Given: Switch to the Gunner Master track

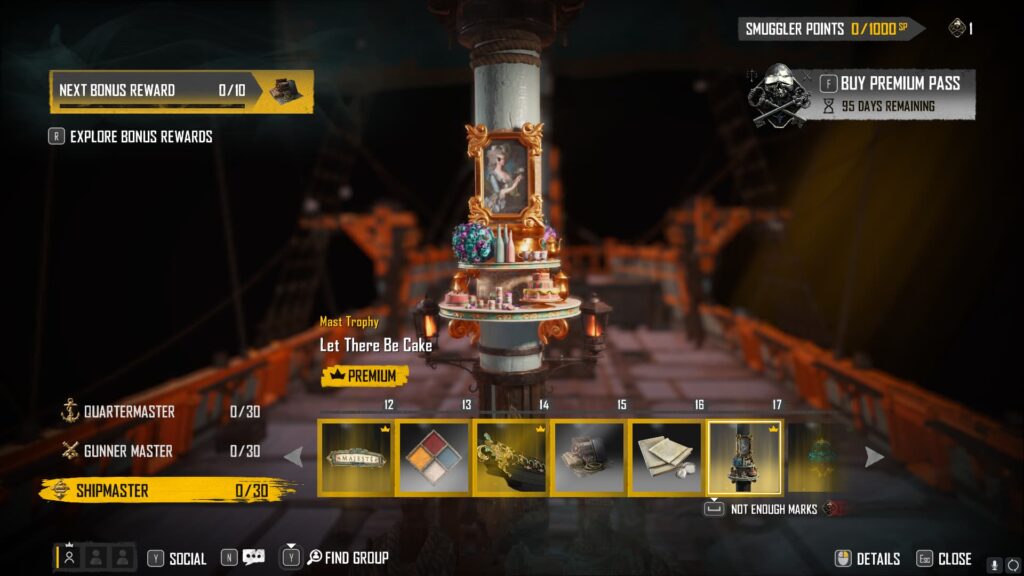Looking at the screenshot, I should point(128,451).
